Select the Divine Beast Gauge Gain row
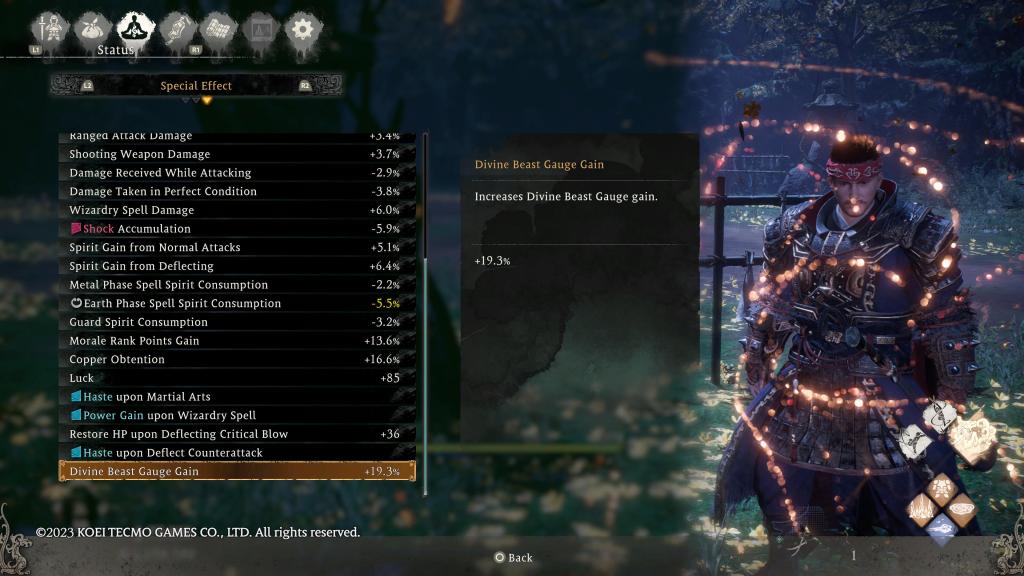This screenshot has width=1024, height=576. pos(237,471)
